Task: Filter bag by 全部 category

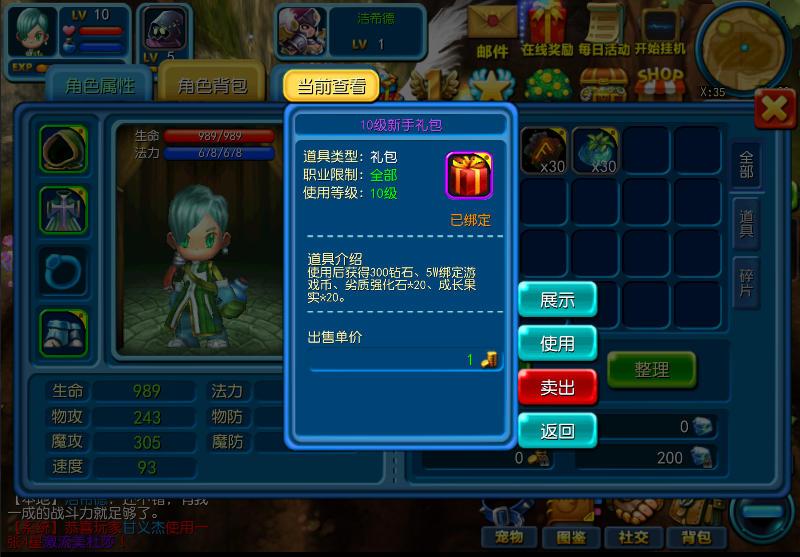Action: pos(746,165)
